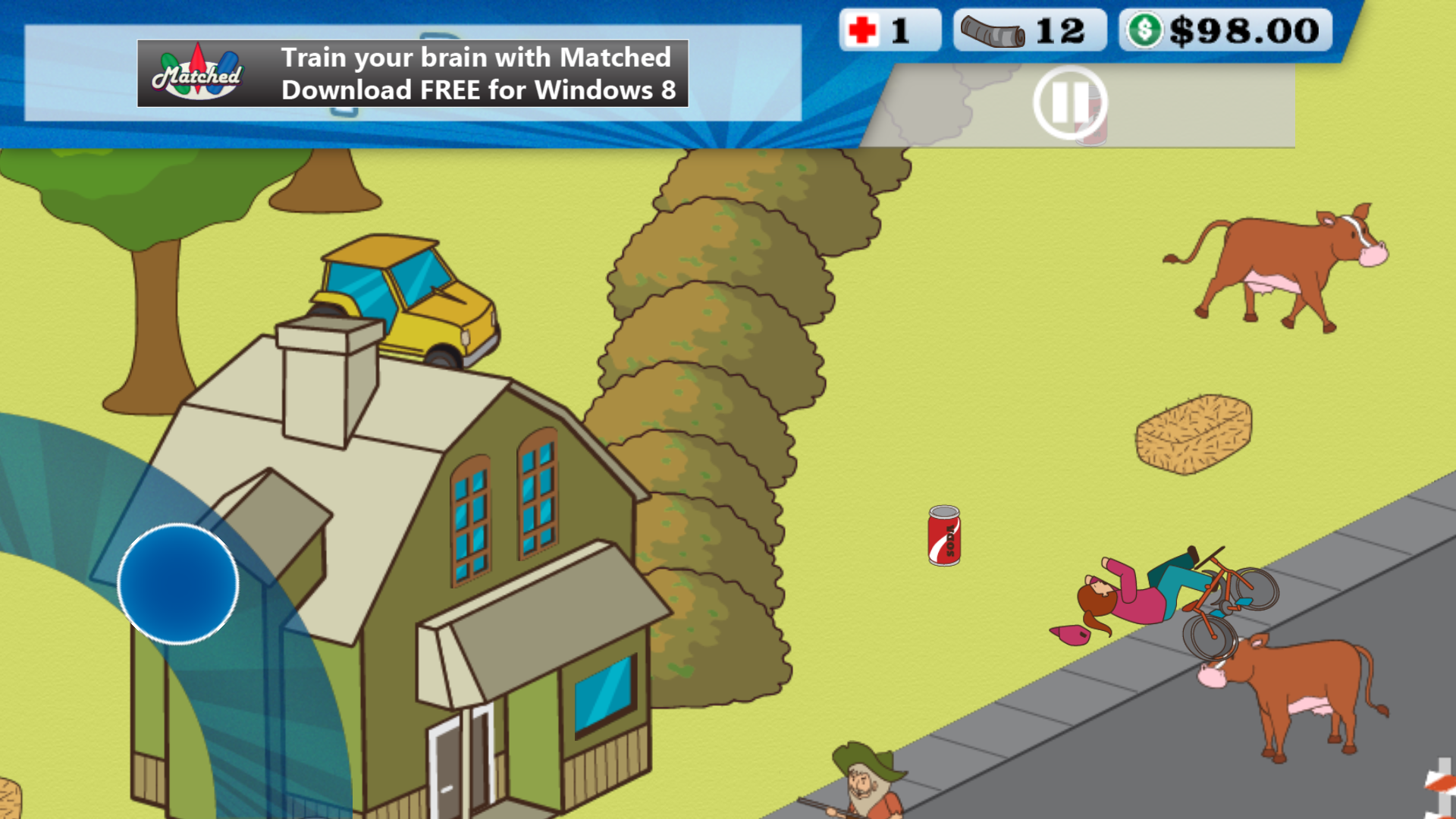
Task: Open the Matched advertisement banner
Action: pos(413,74)
